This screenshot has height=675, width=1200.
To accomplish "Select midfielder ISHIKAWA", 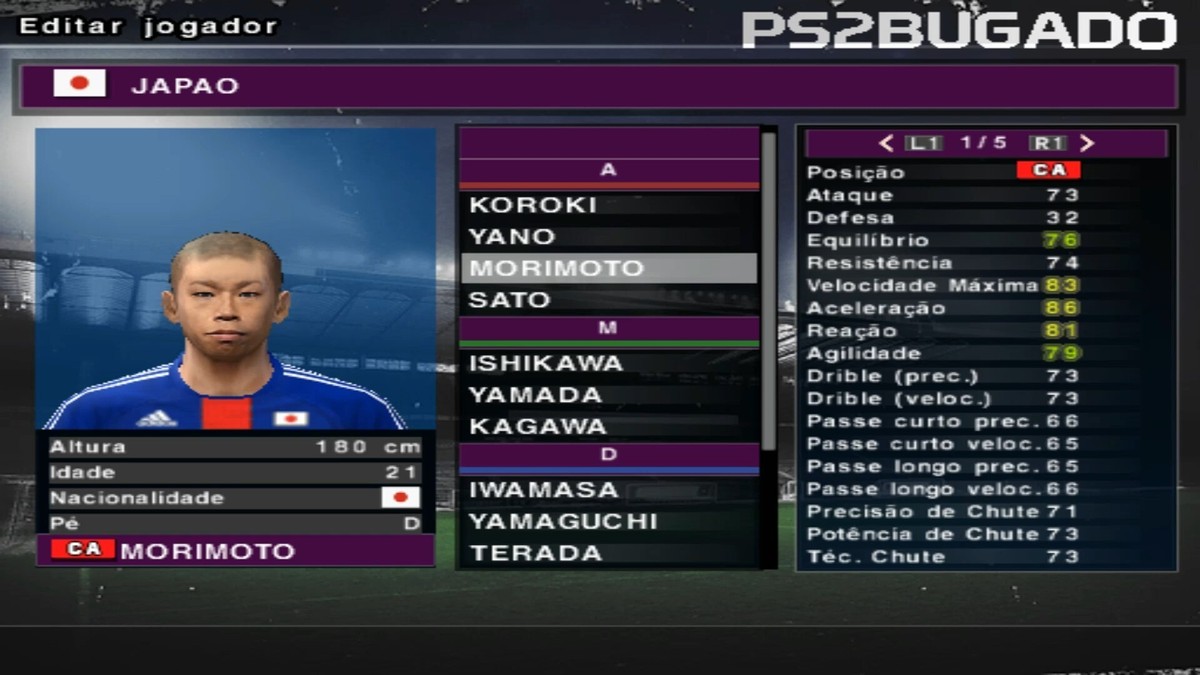I will [608, 363].
